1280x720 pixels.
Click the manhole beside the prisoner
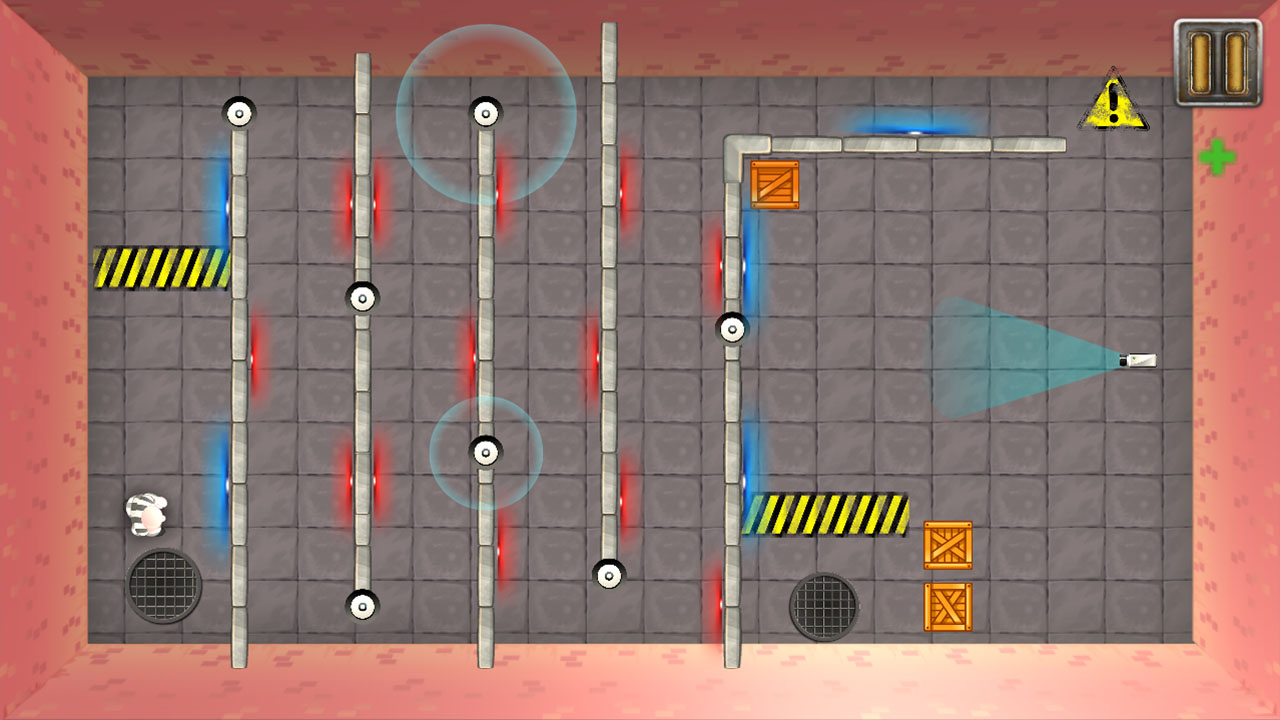click(163, 587)
